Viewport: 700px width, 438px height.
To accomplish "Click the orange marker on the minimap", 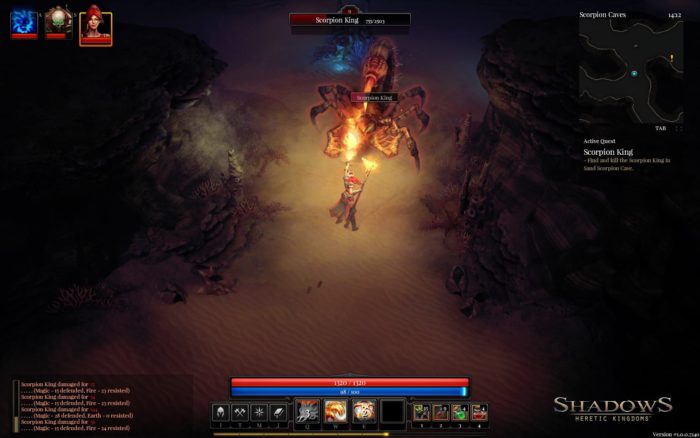I will [x=671, y=58].
